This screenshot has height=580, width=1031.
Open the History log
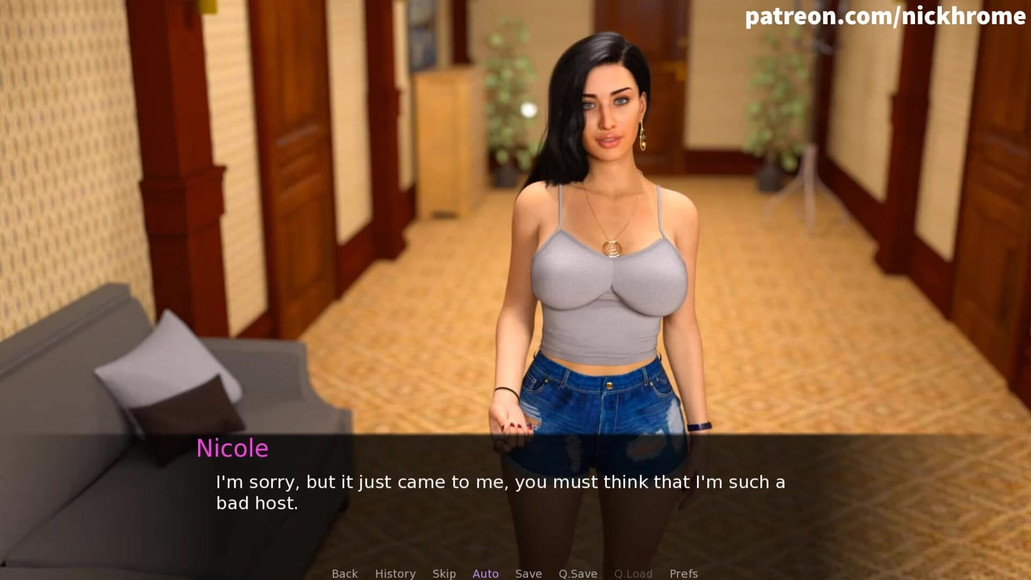click(395, 573)
